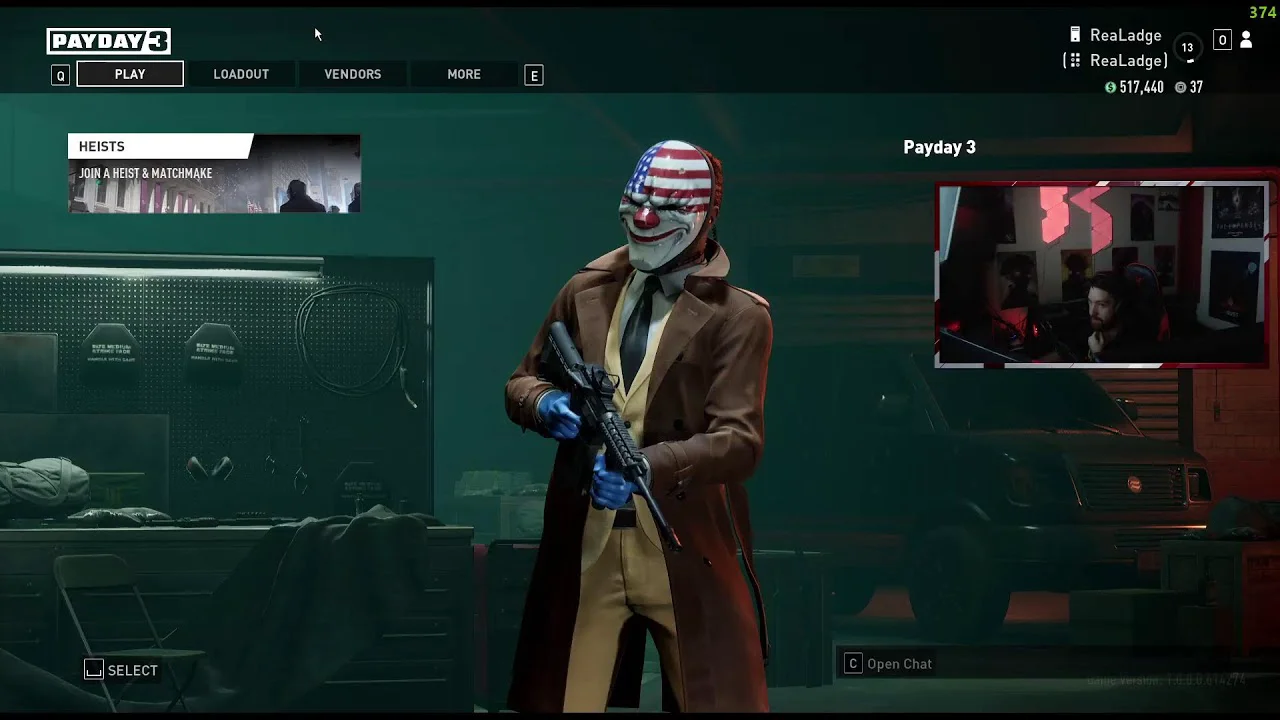1280x720 pixels.
Task: Click the ReaLadge player name profile
Action: tap(1125, 35)
